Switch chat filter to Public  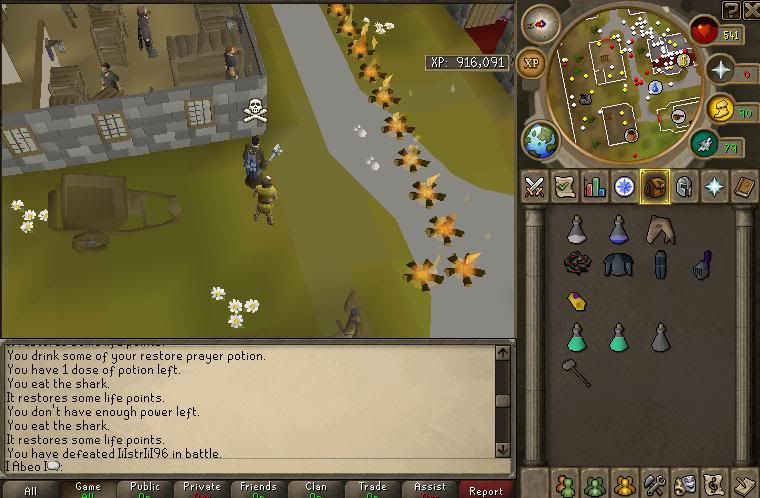[145, 490]
